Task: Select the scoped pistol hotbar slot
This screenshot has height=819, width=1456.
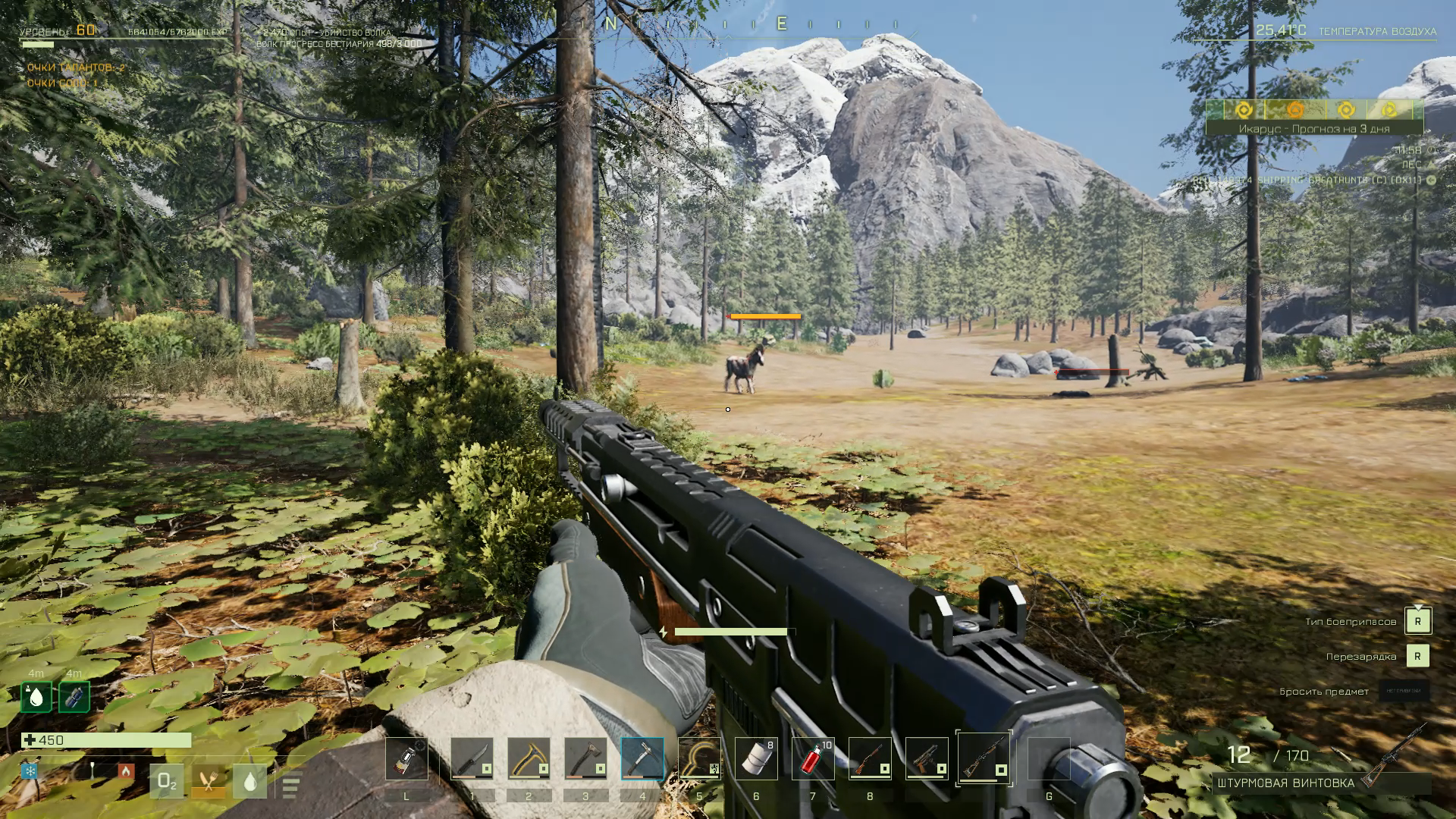Action: 927,758
